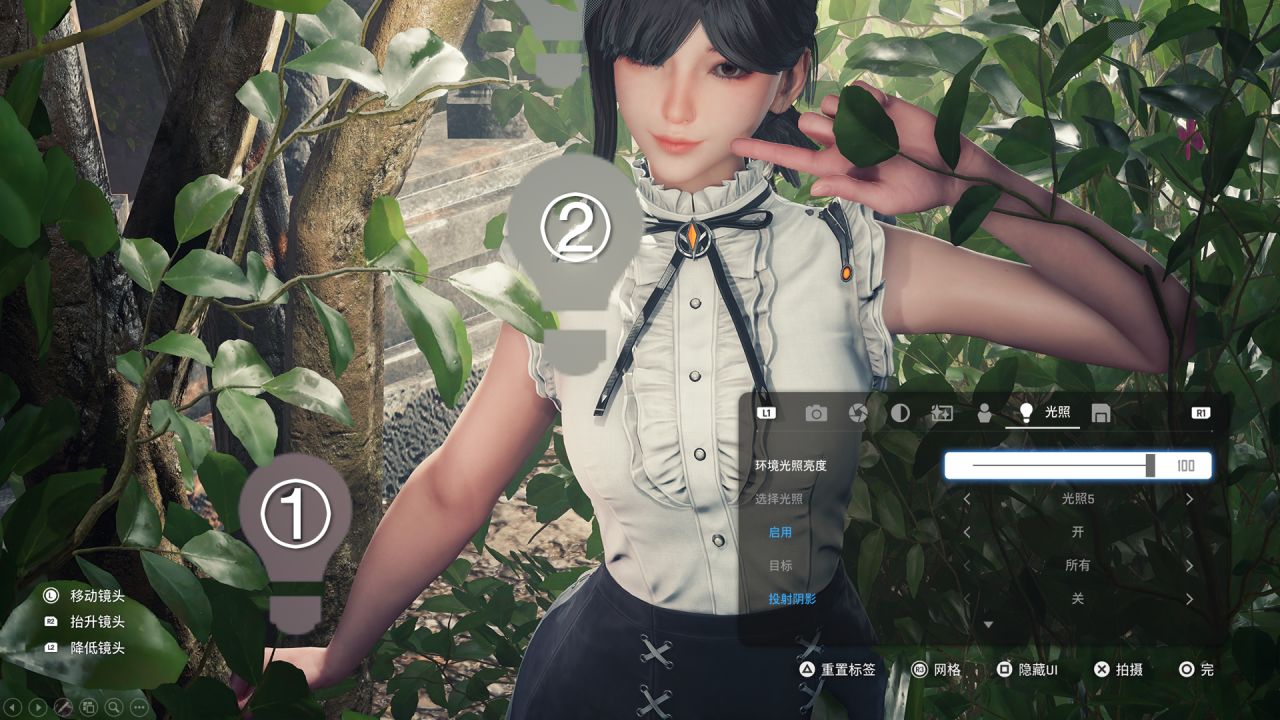Open the floppy disk save tab
This screenshot has height=720, width=1280.
[1100, 413]
